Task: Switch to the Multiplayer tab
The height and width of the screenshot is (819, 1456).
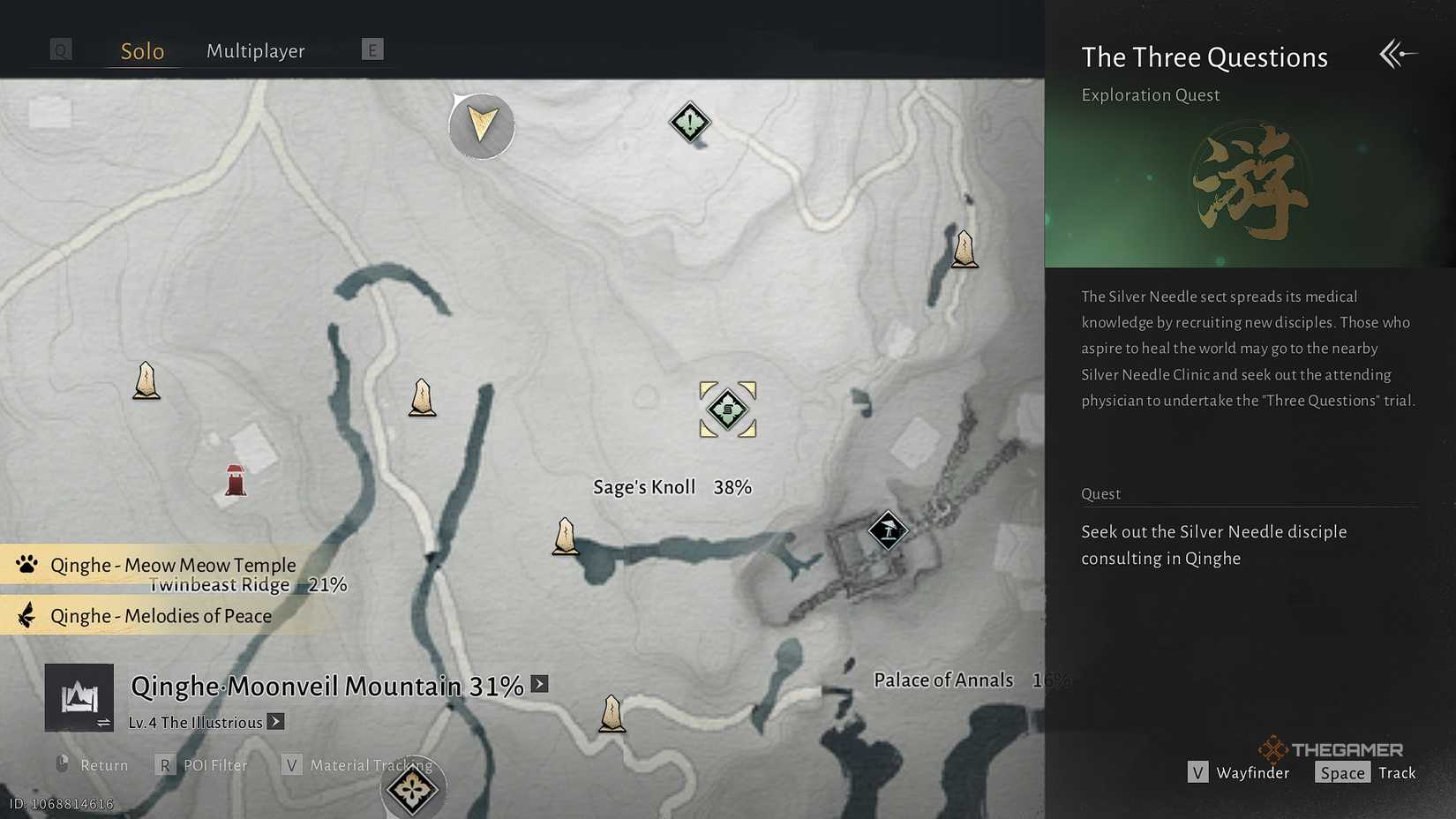Action: coord(255,50)
